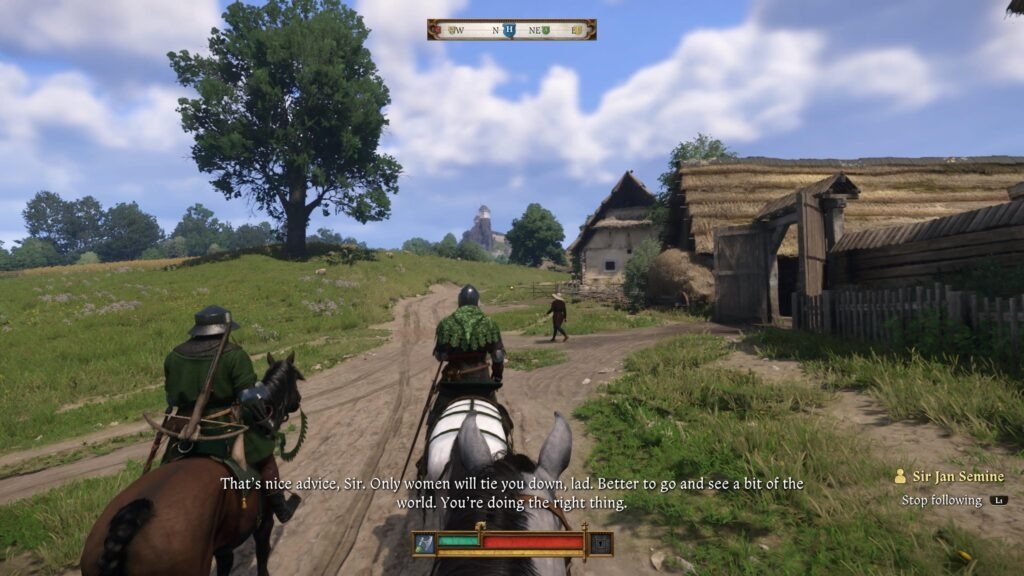Click the blue H shield compass marker
Image resolution: width=1024 pixels, height=576 pixels.
(x=509, y=30)
